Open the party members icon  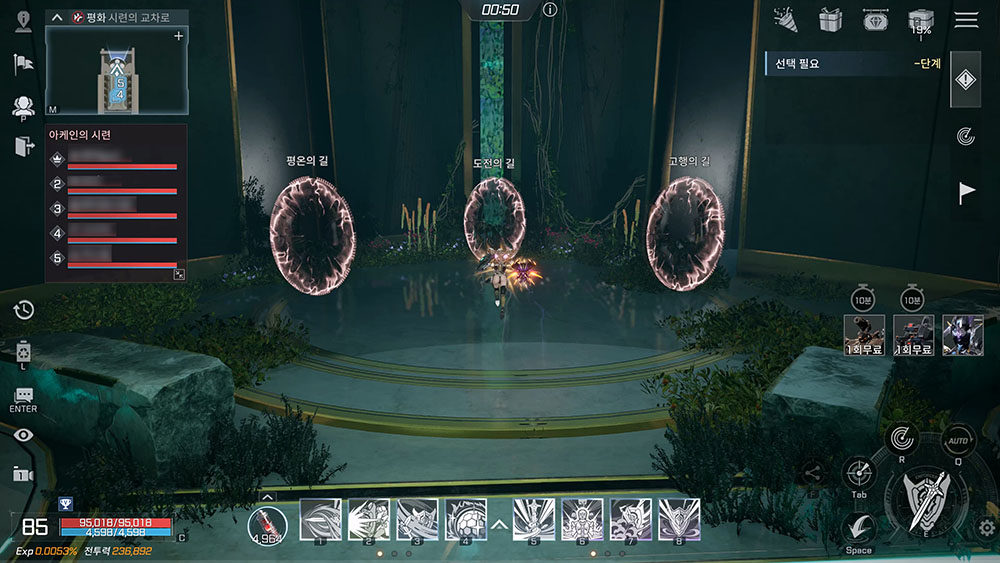coord(23,106)
